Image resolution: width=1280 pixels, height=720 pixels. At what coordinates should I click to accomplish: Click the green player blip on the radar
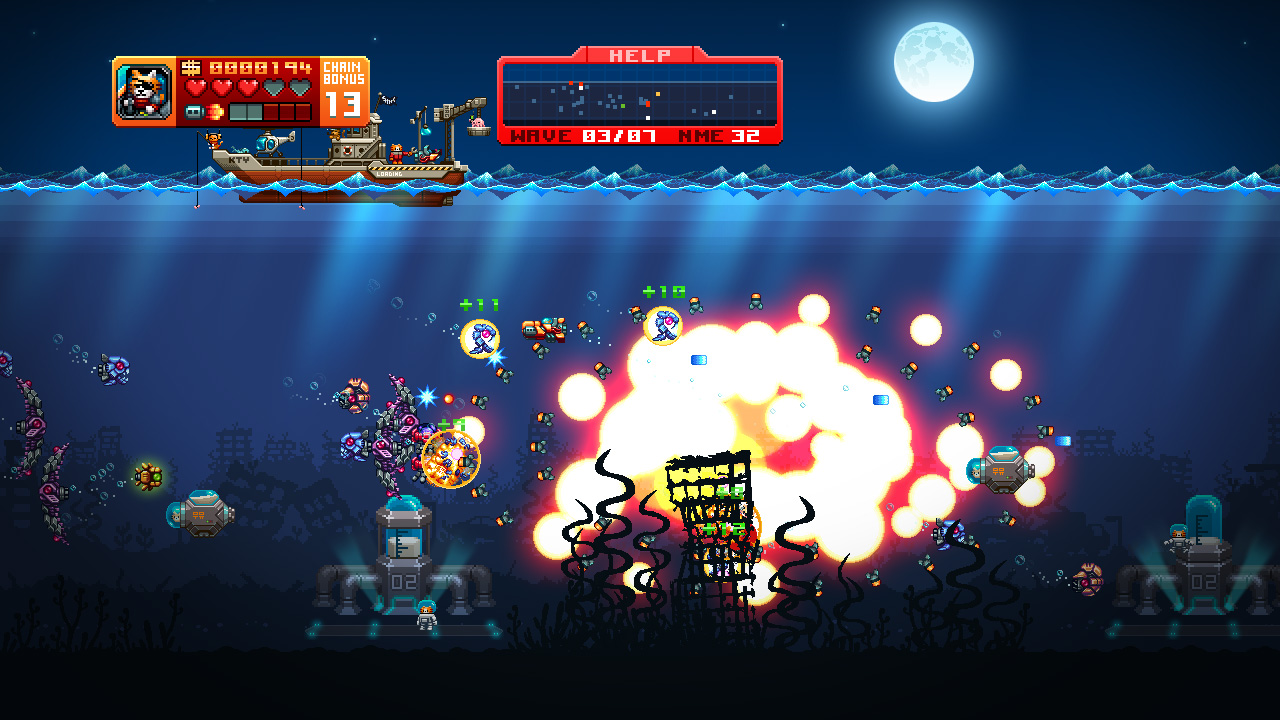(x=623, y=106)
